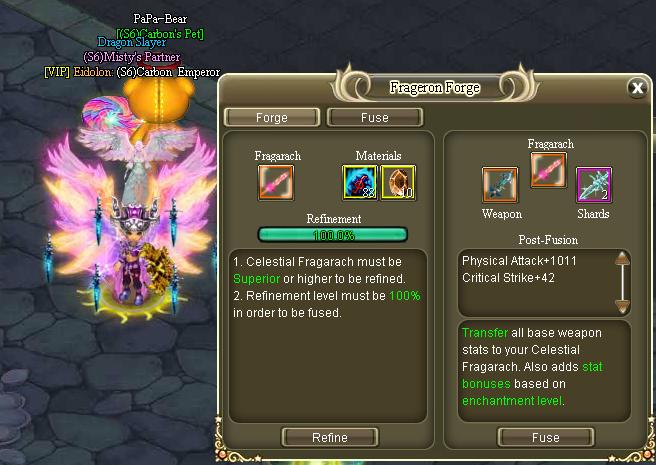
Task: Click the Post-Fusion stats scroll up arrow
Action: [622, 260]
